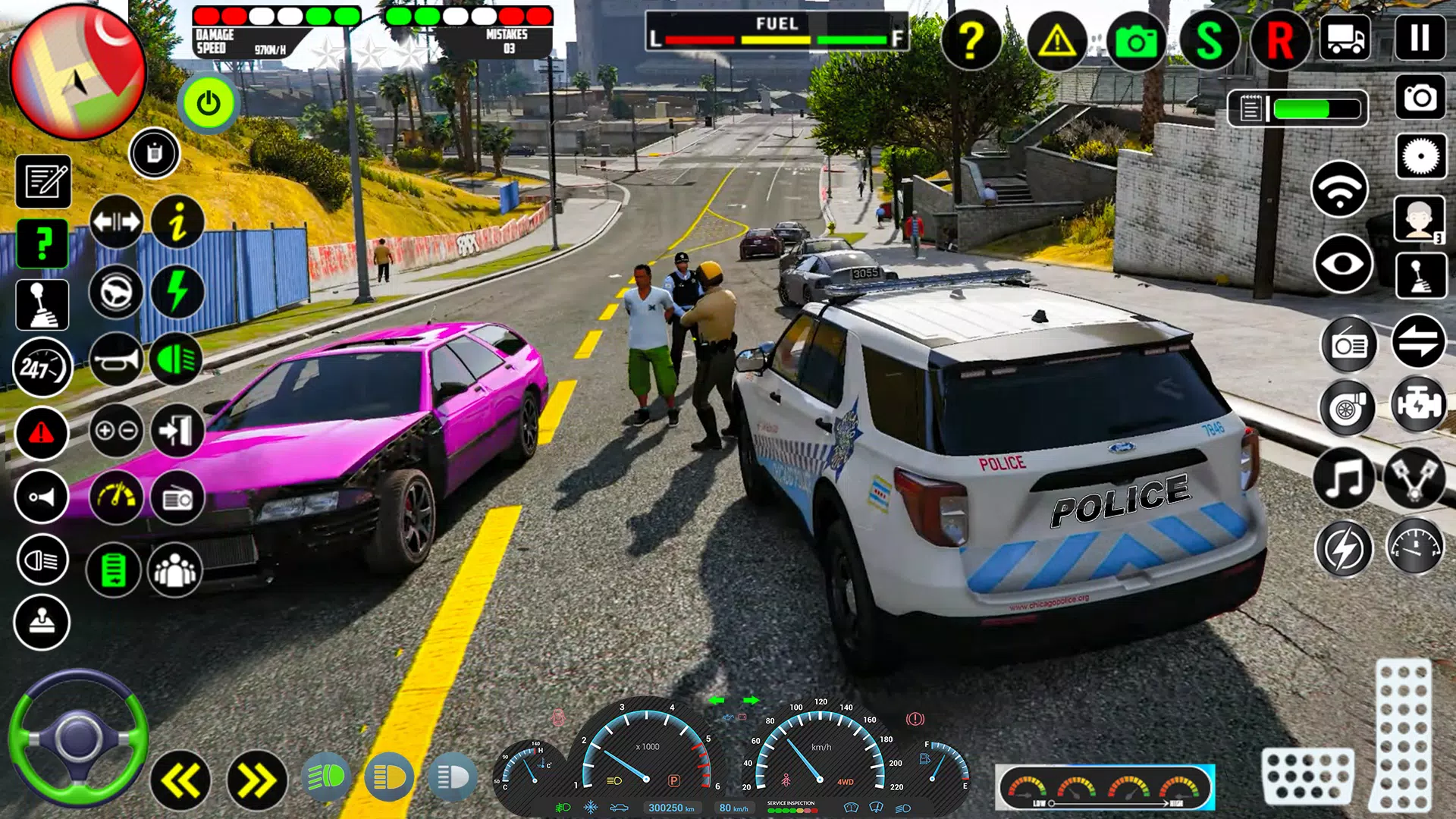This screenshot has height=819, width=1456.
Task: Sound the trumpet horn icon
Action: click(118, 357)
